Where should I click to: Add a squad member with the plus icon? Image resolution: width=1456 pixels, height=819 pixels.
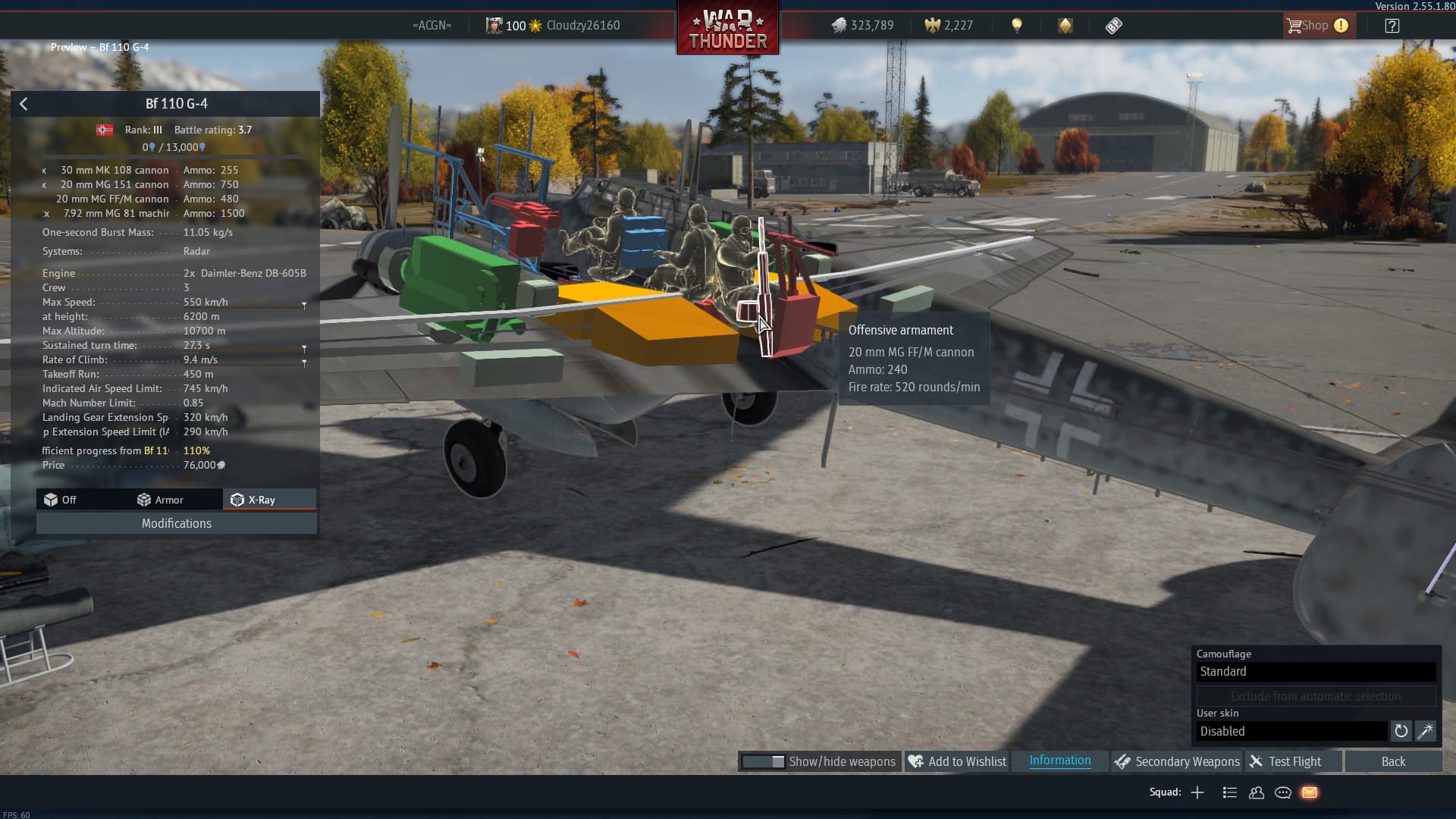(1197, 792)
